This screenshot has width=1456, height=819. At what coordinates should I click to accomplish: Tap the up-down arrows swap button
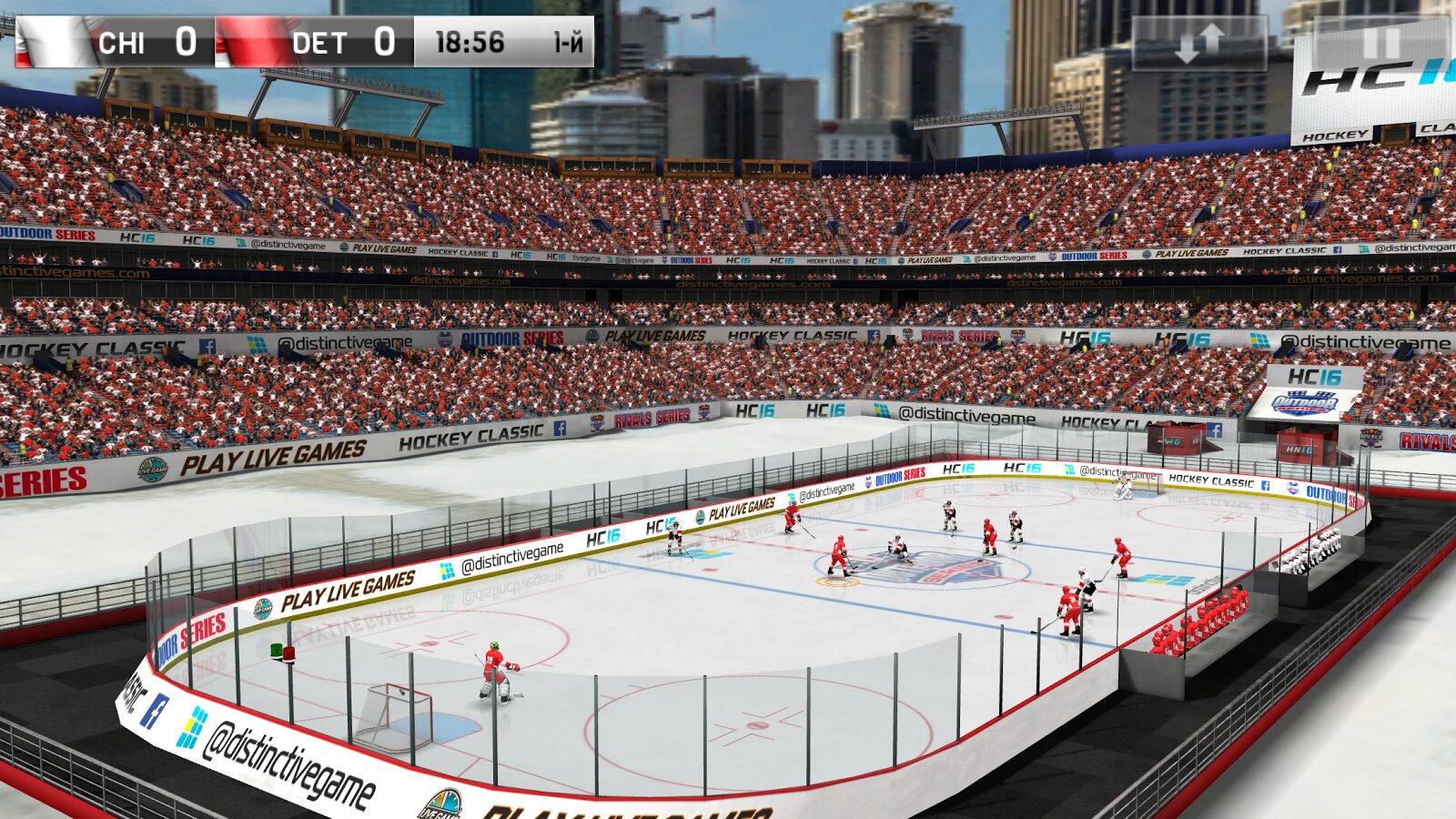coord(1199,43)
